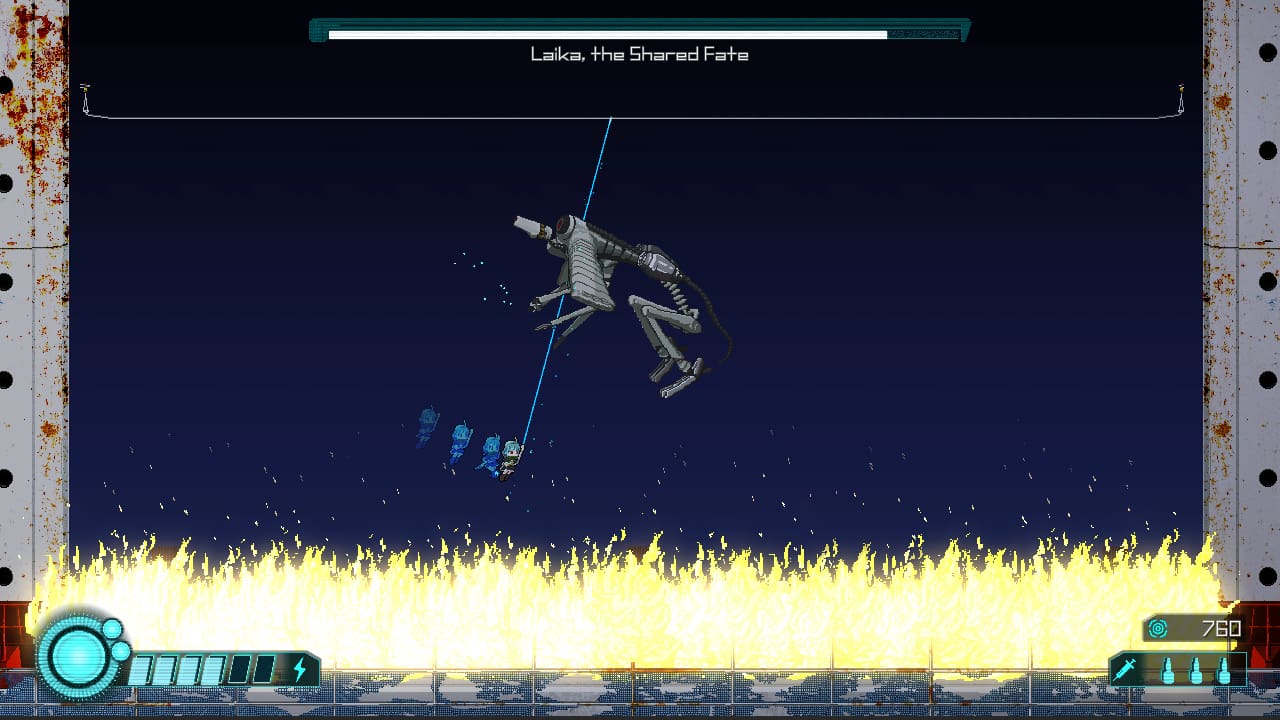Select the middle vial icon
The width and height of the screenshot is (1280, 720).
click(x=1195, y=672)
